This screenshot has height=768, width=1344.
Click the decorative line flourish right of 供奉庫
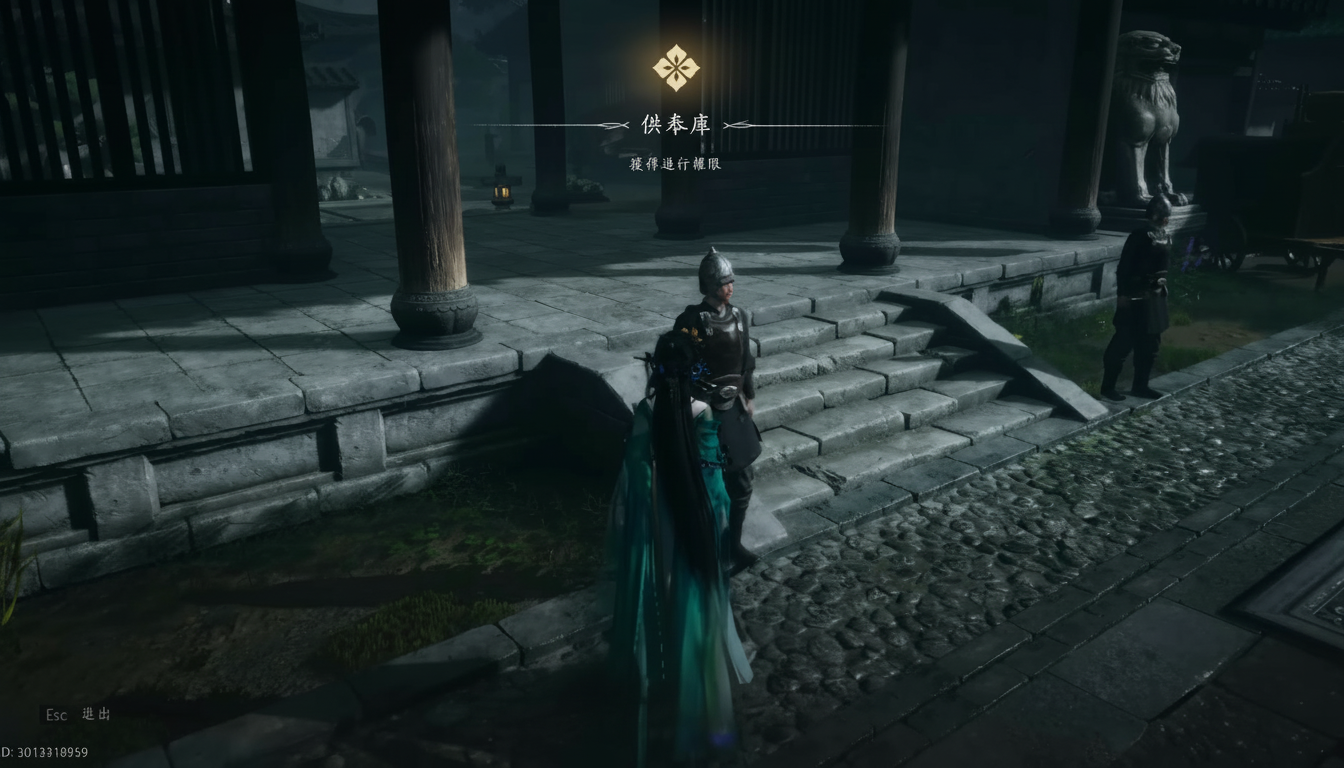(737, 126)
